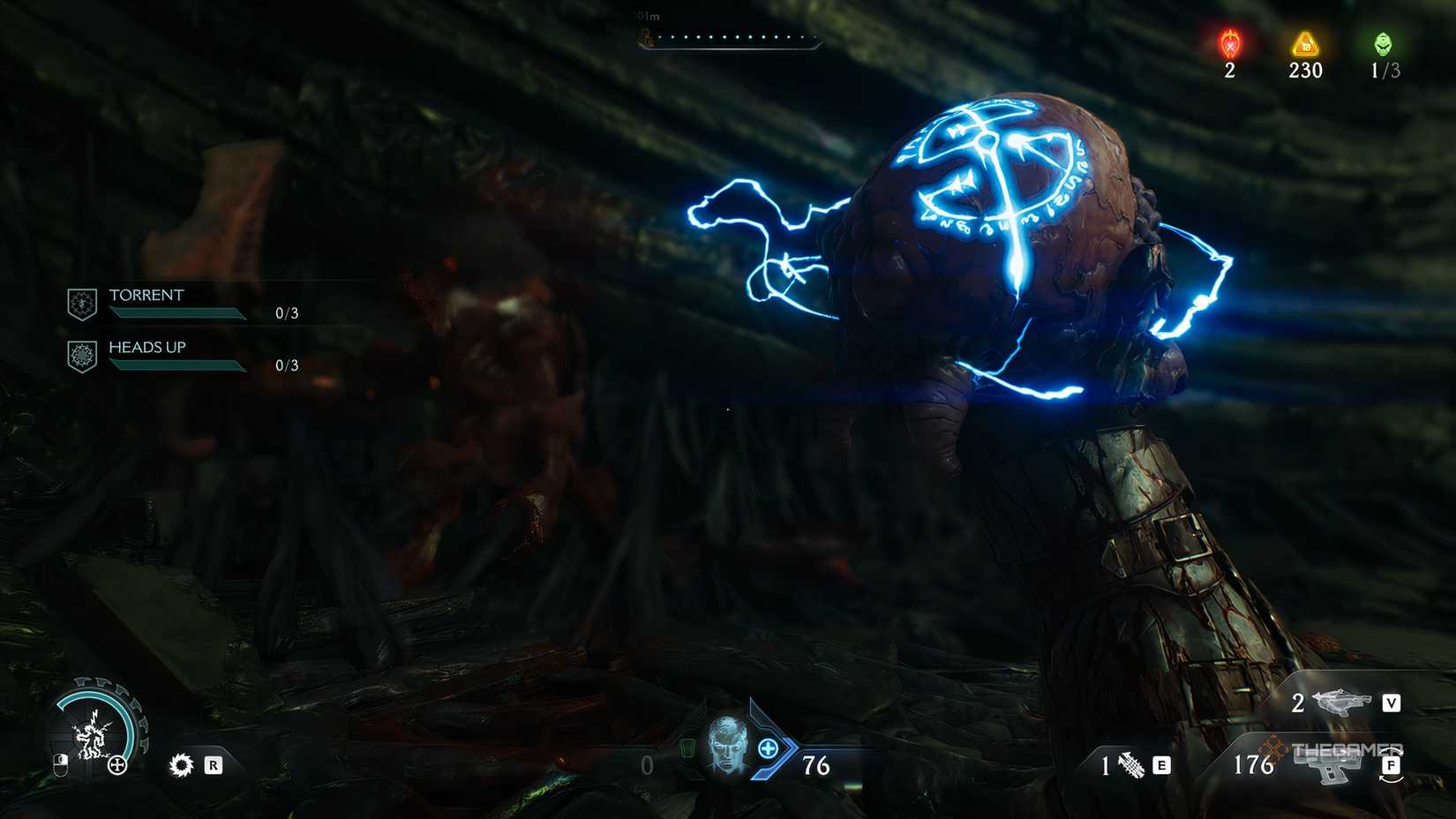The image size is (1456, 819).
Task: Click the HEADS UP challenge badge
Action: (x=81, y=355)
